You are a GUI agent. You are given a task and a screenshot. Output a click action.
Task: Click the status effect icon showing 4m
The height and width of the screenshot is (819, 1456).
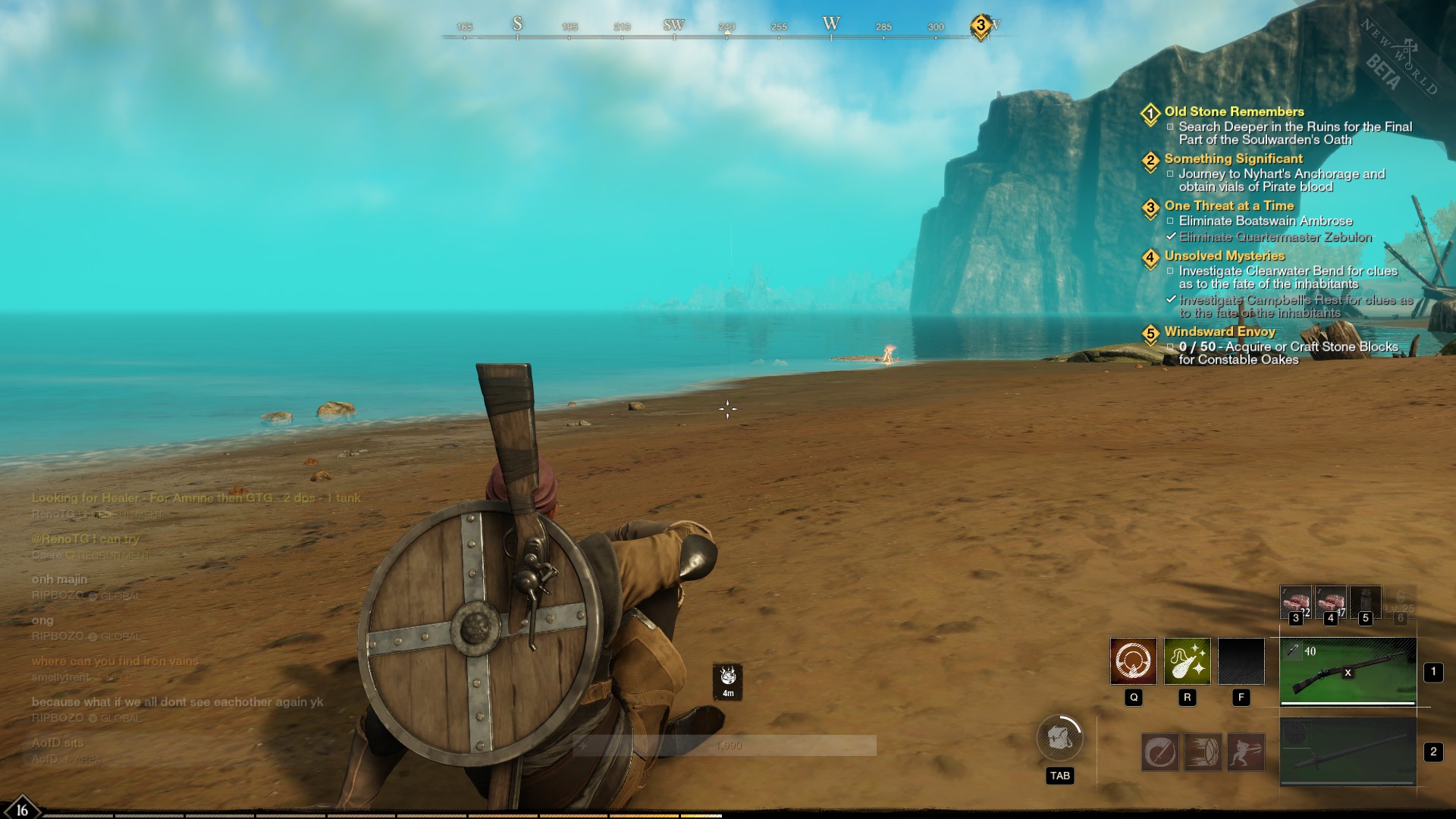tap(728, 680)
